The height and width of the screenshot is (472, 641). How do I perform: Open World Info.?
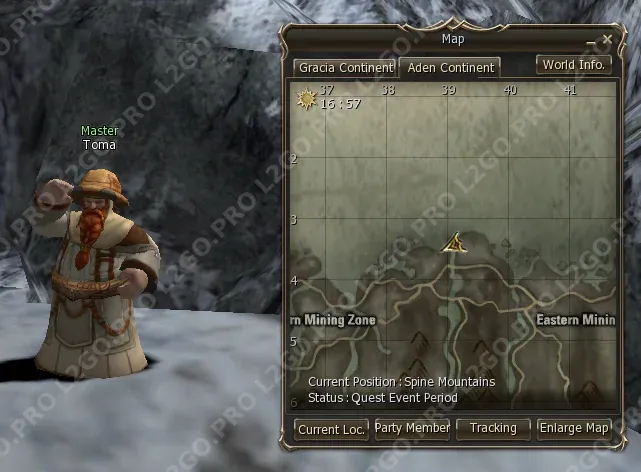(x=573, y=65)
